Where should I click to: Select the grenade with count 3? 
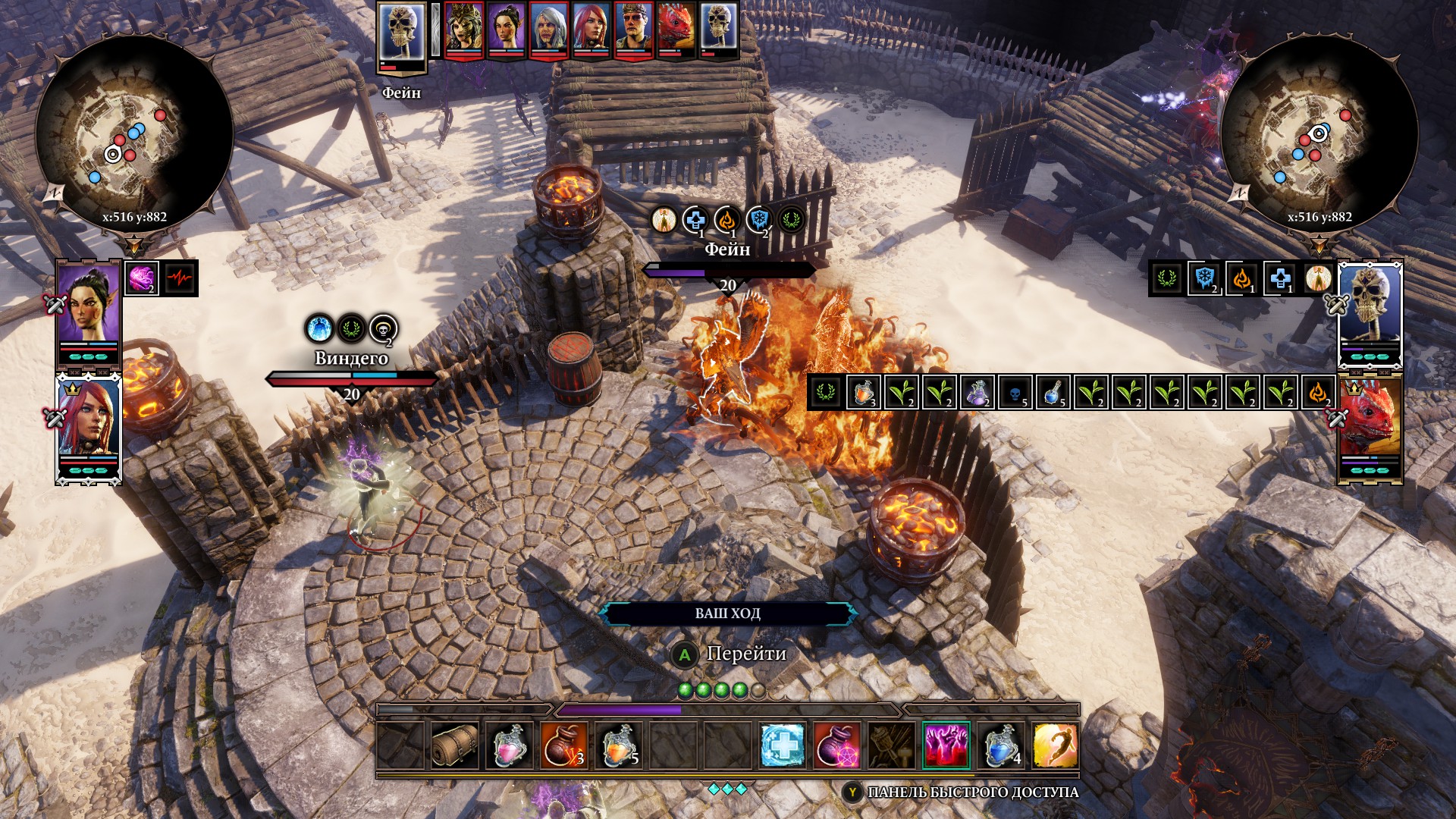tap(564, 745)
